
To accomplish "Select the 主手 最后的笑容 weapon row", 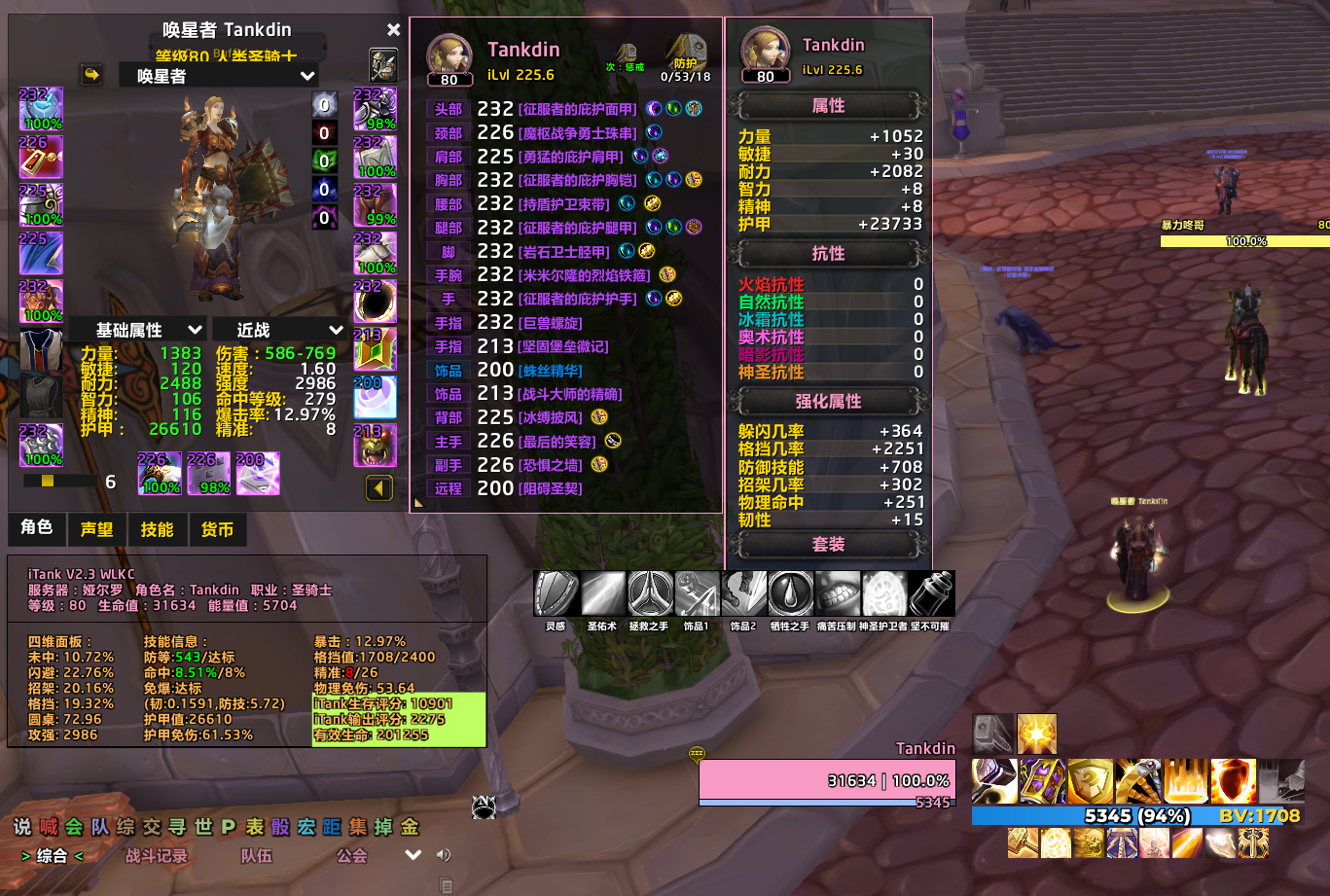I will click(564, 442).
